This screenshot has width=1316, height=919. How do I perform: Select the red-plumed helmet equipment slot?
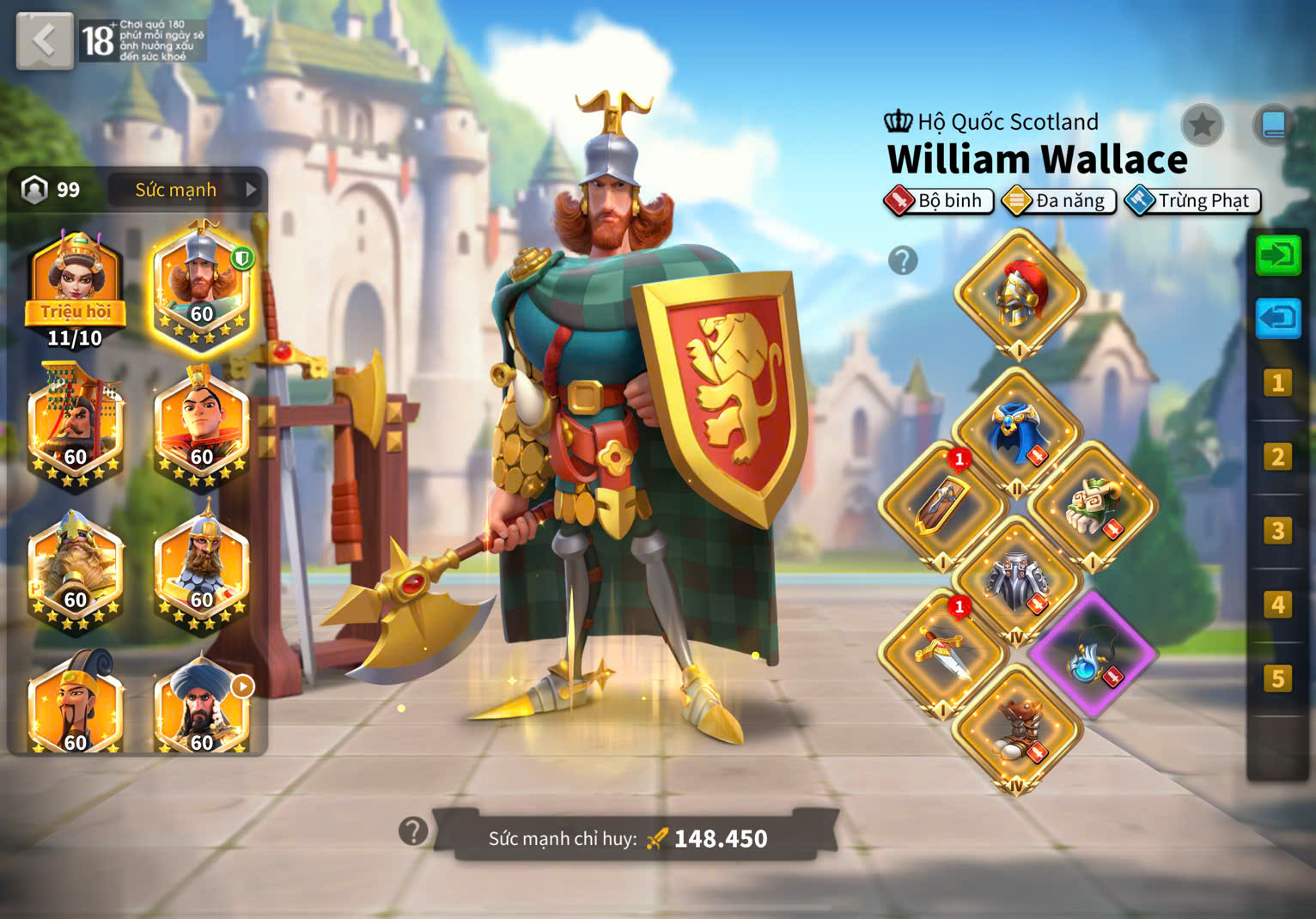click(x=1019, y=293)
